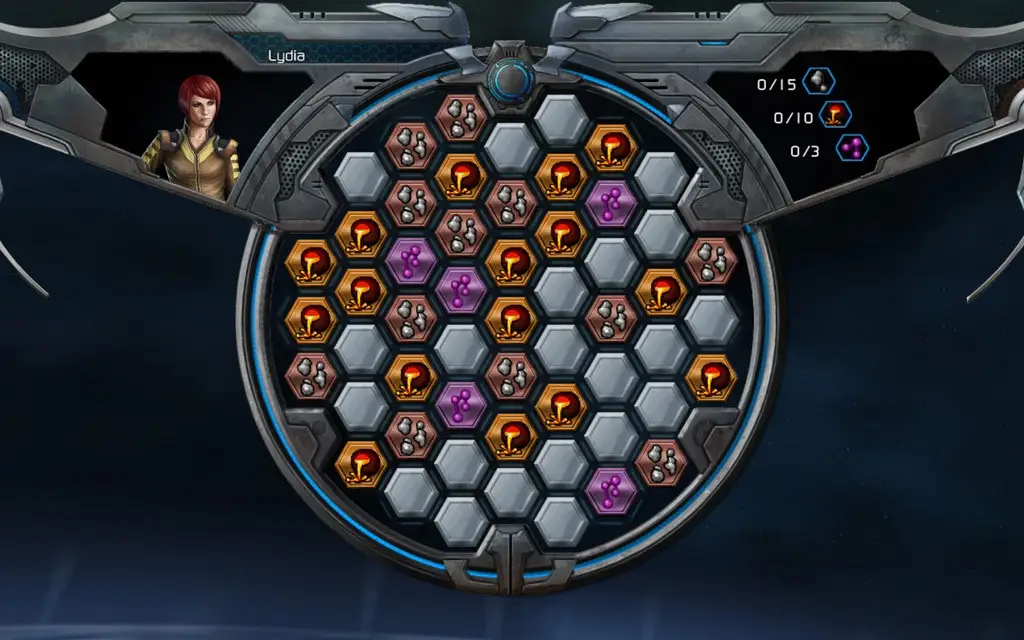Choose the topmost orange explosion tile on the board
This screenshot has height=640, width=1024.
[x=612, y=146]
